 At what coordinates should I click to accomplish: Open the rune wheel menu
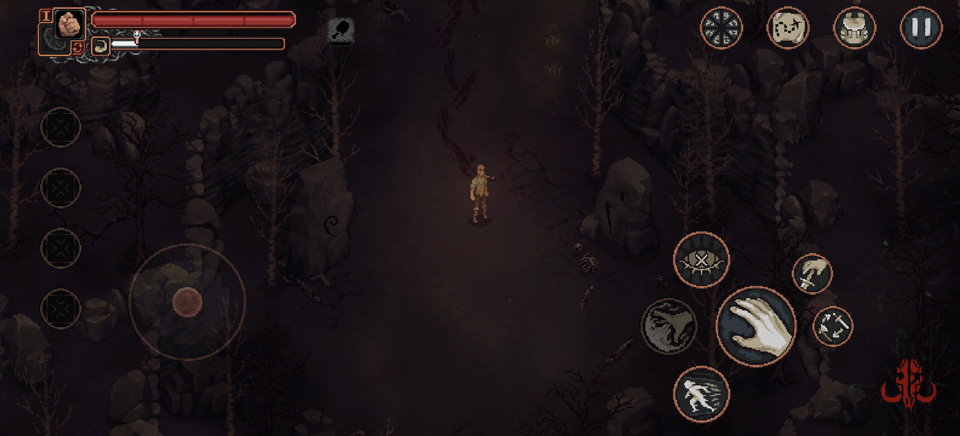coord(721,27)
